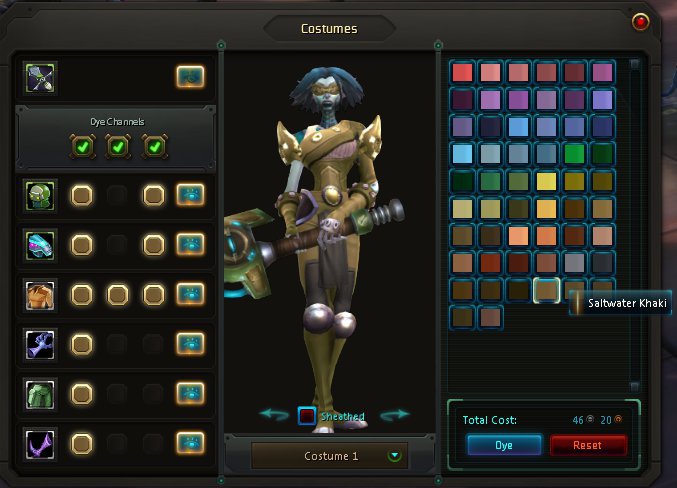Toggle the middle Dye Channels checkbox
677x488 pixels.
pos(117,147)
